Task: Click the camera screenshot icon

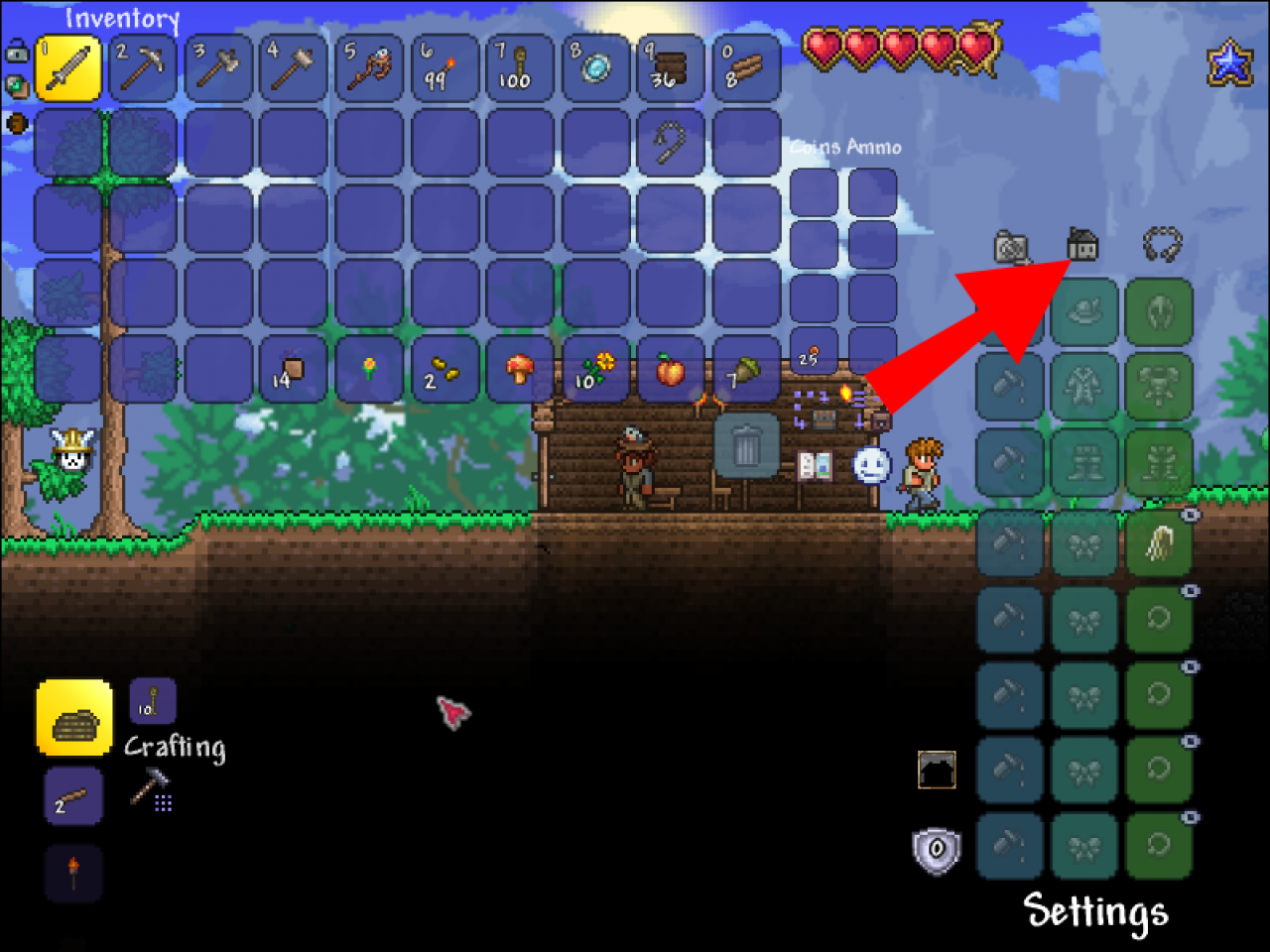Action: click(x=1010, y=246)
